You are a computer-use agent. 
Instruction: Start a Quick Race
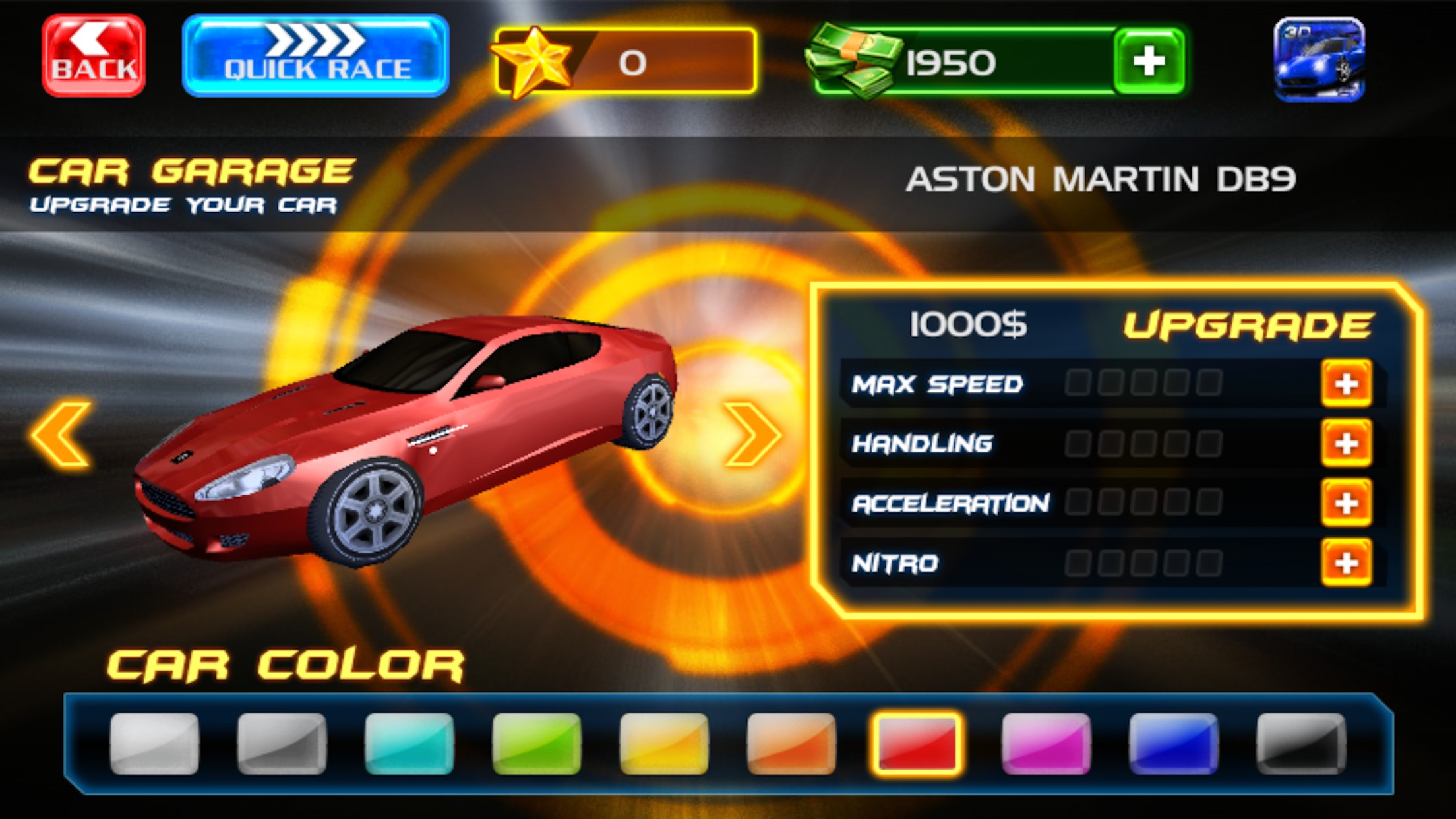tap(315, 56)
